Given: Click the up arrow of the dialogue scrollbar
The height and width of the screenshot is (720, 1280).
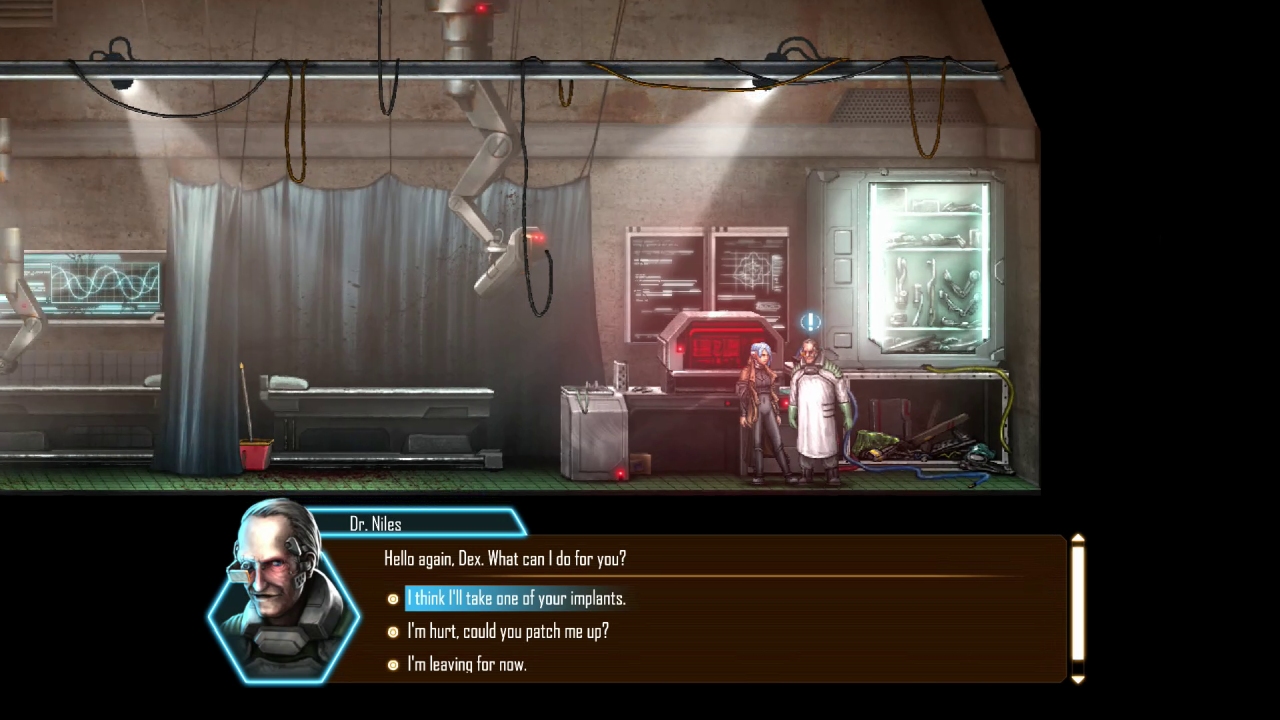Looking at the screenshot, I should (1077, 538).
